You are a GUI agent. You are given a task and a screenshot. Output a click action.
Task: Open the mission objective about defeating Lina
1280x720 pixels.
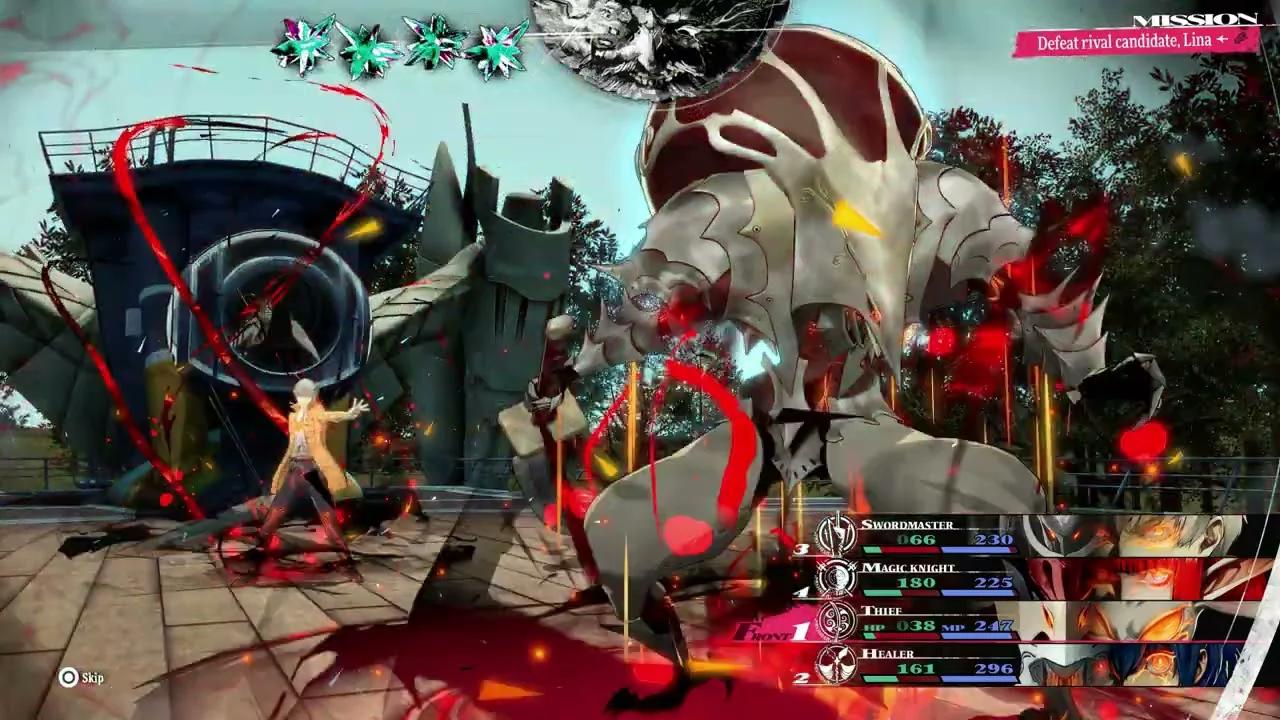pos(1136,42)
